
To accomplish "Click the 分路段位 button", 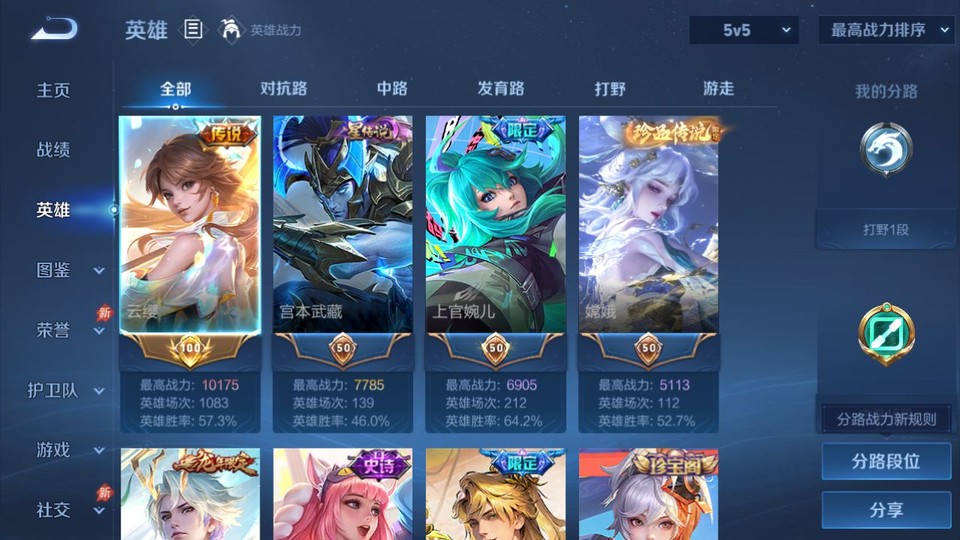I will coord(886,462).
